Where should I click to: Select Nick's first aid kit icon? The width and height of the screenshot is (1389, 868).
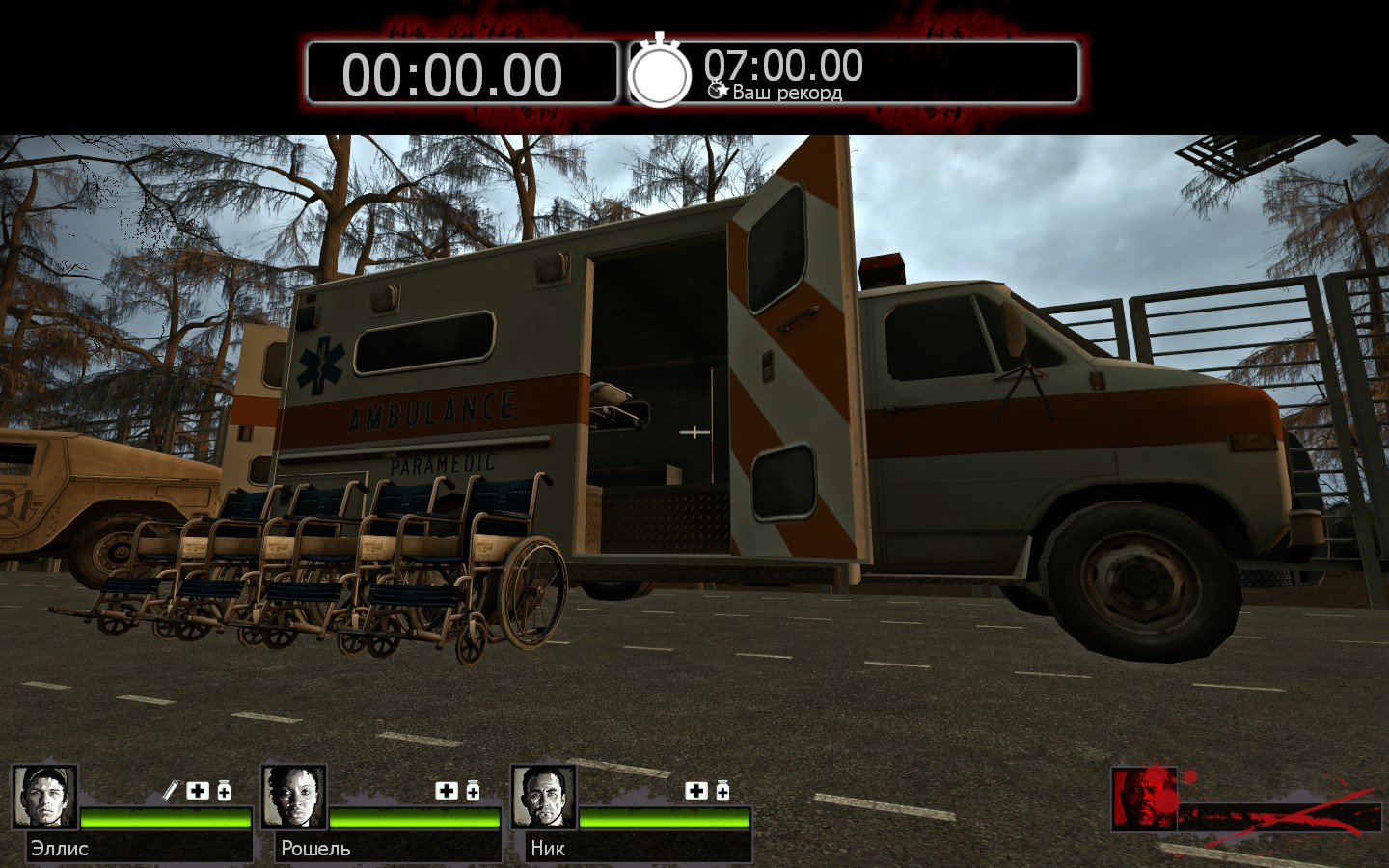tap(696, 791)
